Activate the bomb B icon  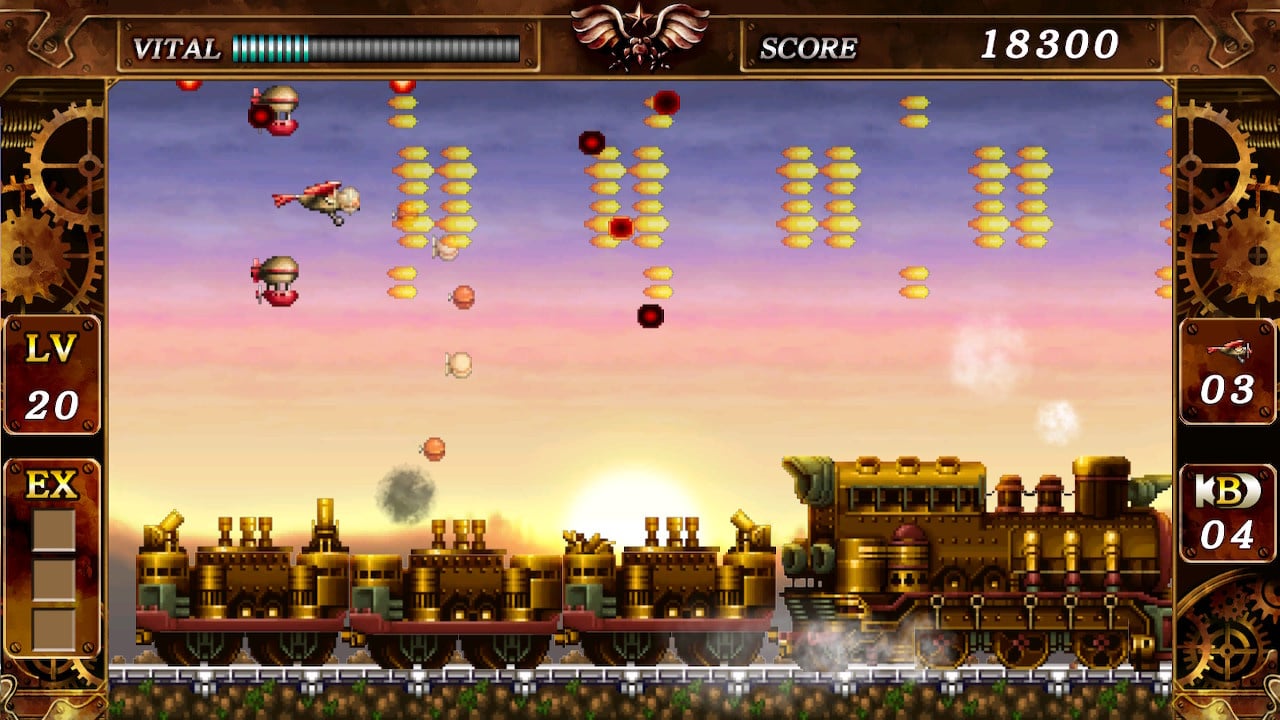1226,493
